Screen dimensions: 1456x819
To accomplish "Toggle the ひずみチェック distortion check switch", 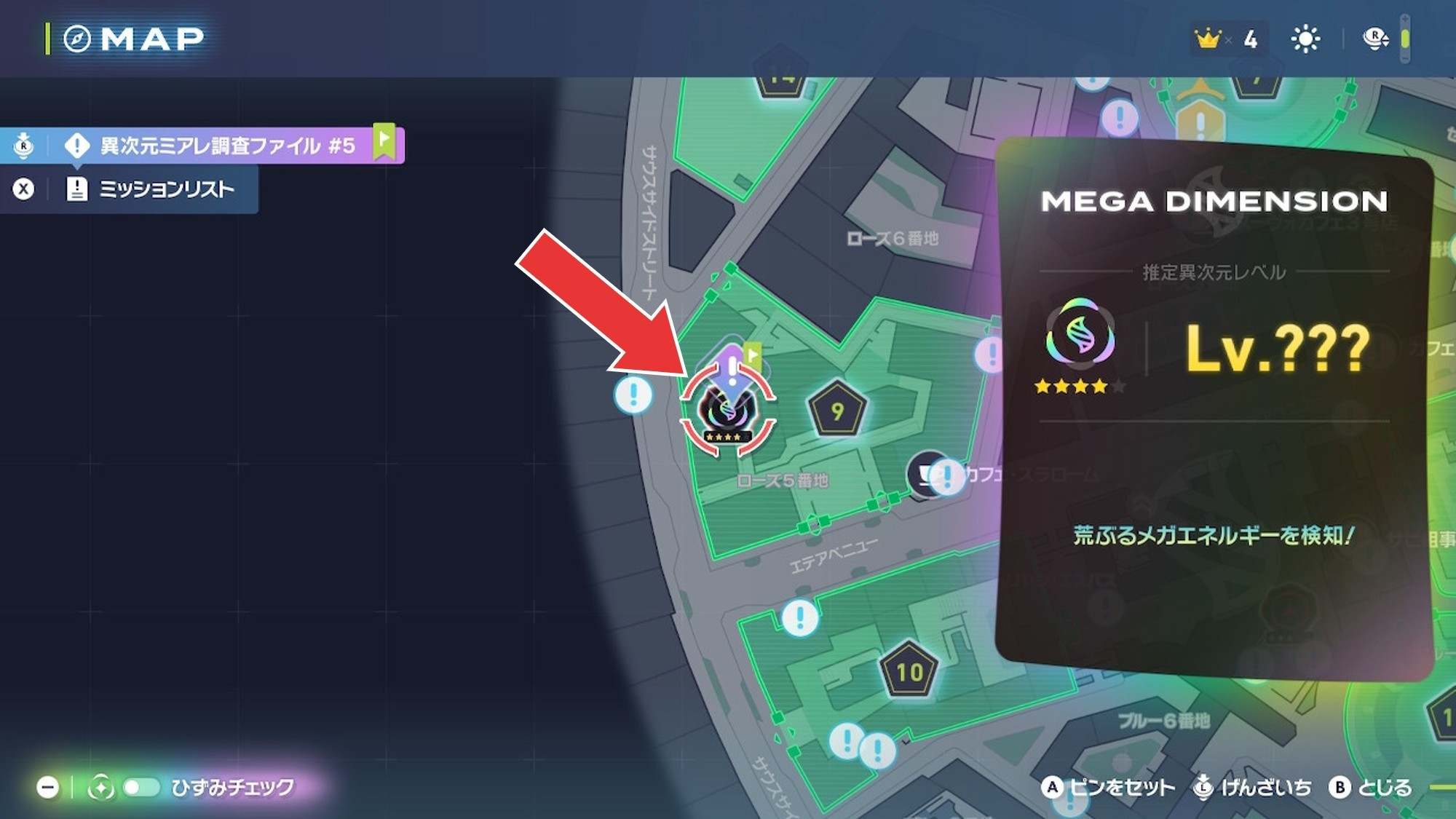I will (141, 787).
